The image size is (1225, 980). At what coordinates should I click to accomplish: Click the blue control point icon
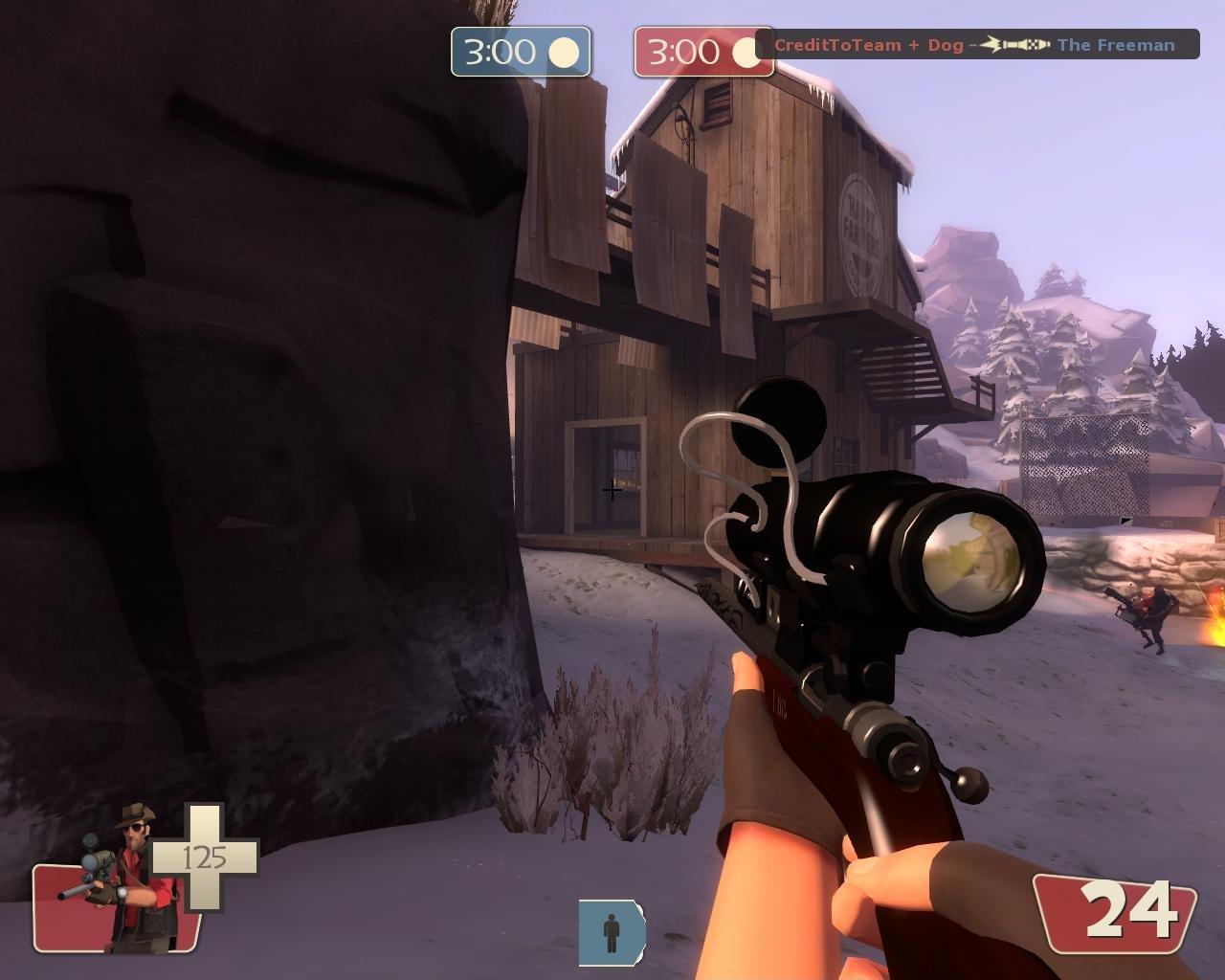click(612, 932)
